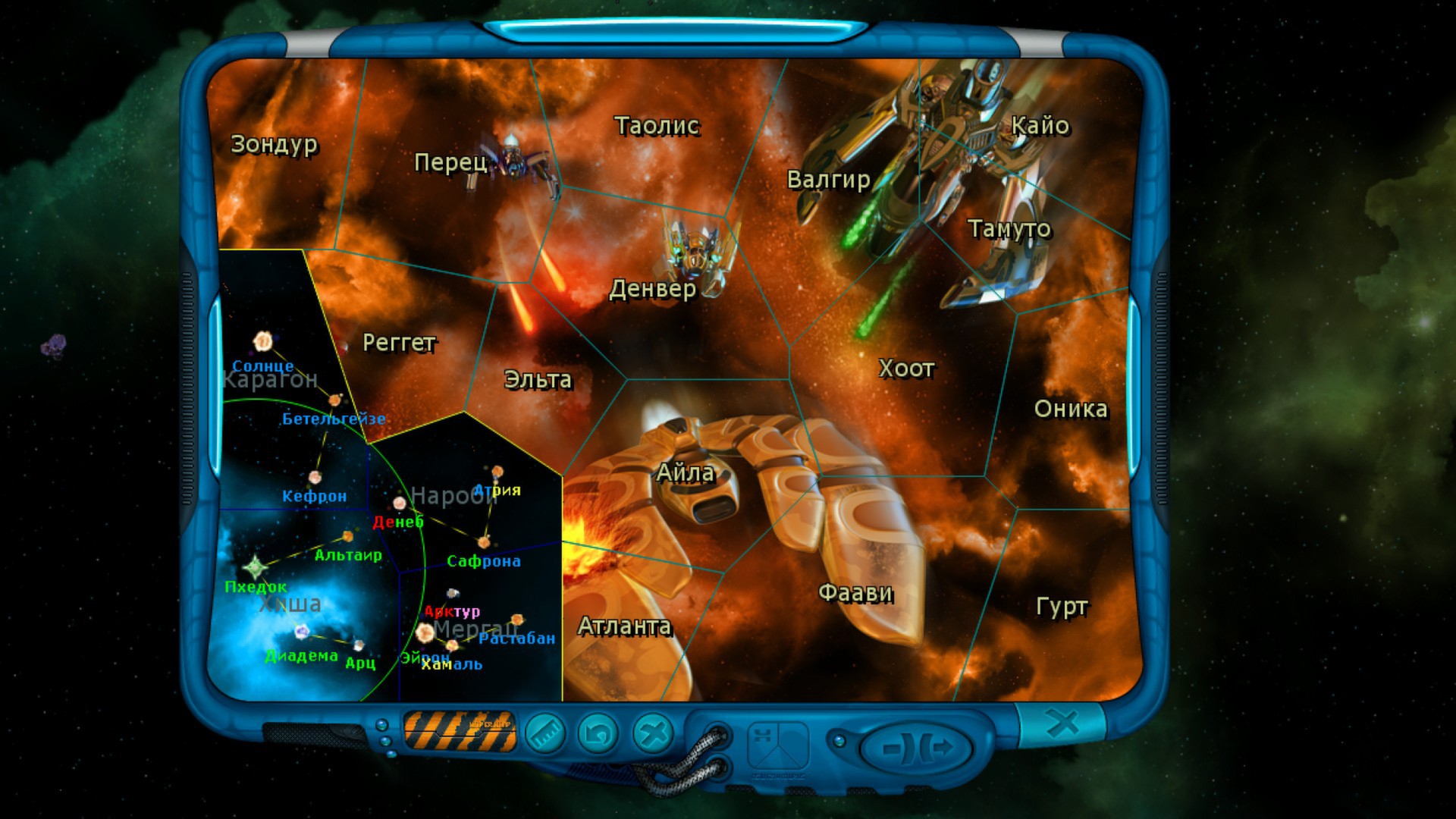Select the Арктур star icon

[453, 593]
